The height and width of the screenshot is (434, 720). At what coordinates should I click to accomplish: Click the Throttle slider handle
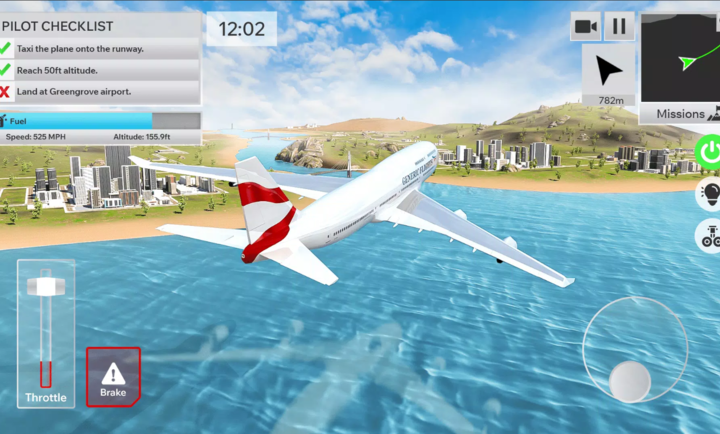pyautogui.click(x=45, y=286)
